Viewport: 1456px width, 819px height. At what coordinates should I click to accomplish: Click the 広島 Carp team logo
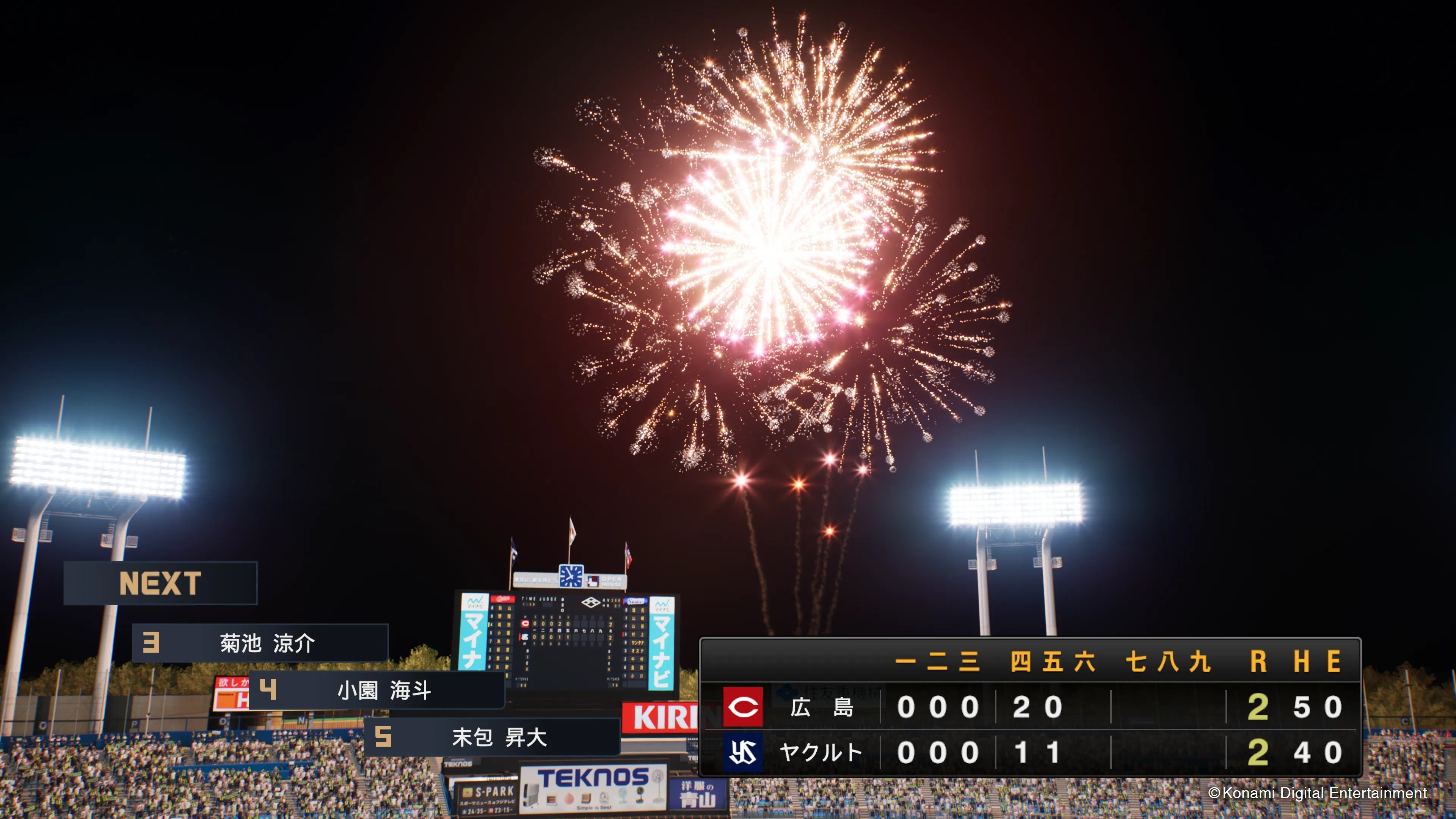click(743, 706)
